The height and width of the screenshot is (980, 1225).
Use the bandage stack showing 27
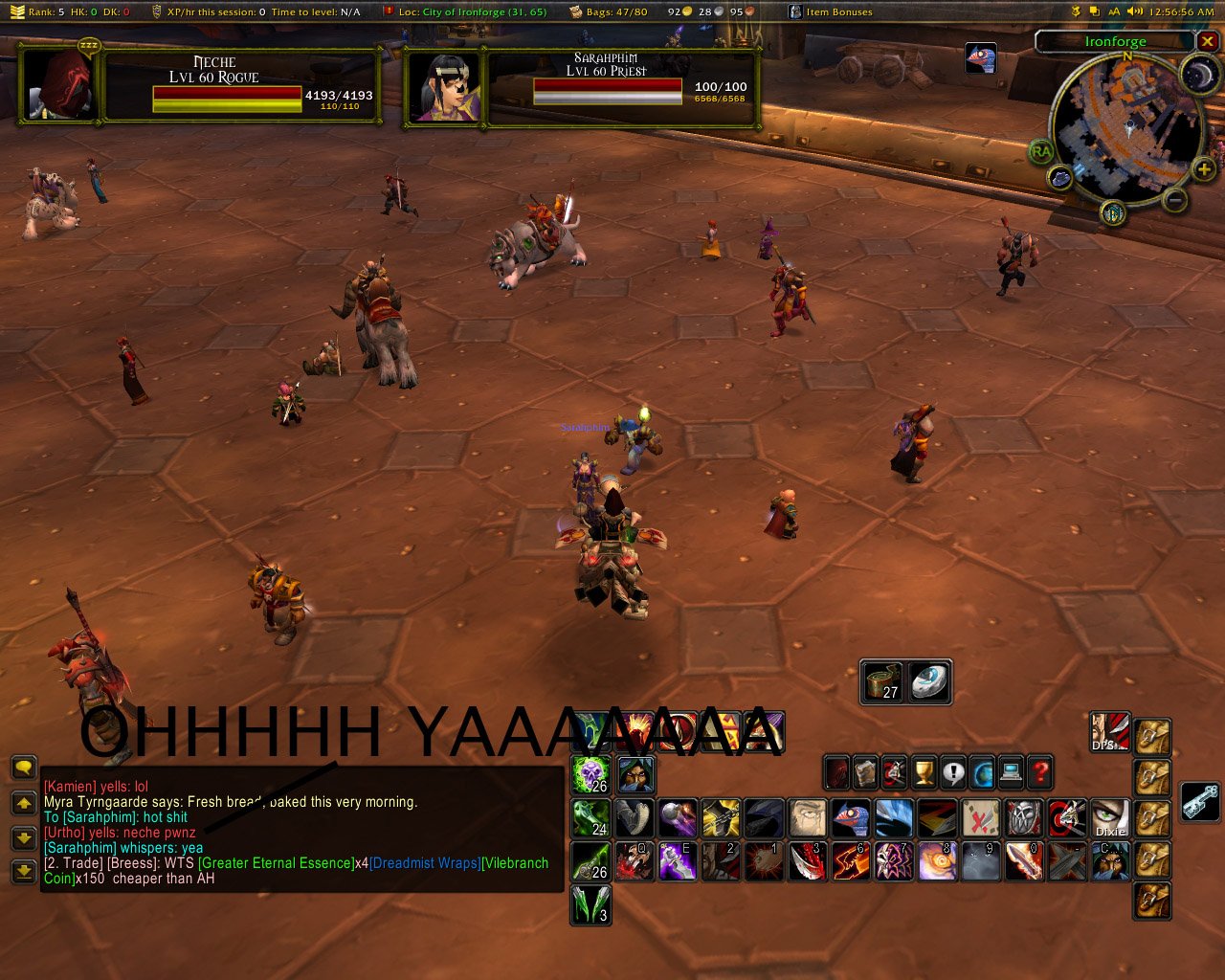[882, 681]
